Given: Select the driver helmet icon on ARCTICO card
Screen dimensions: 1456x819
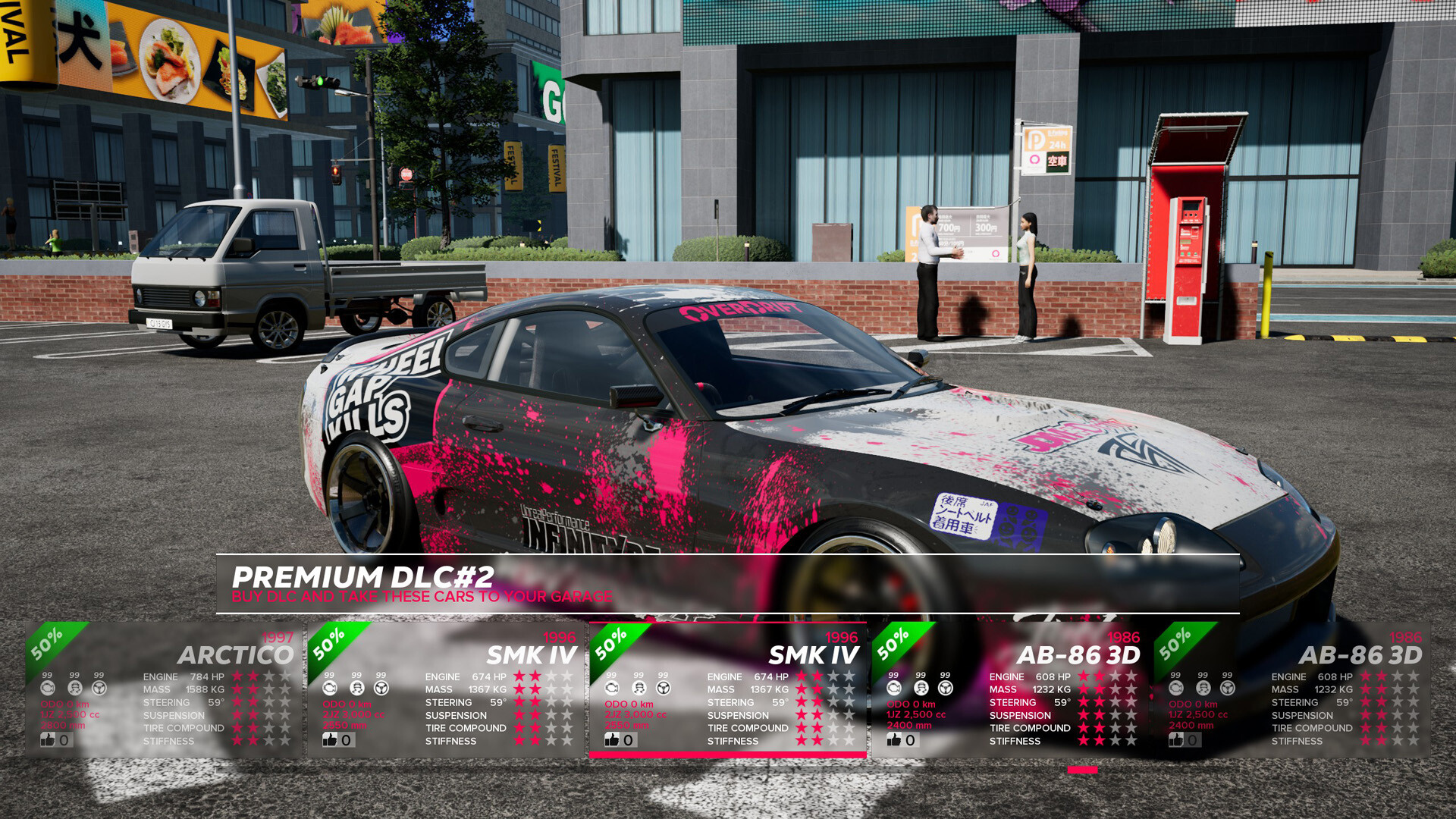Looking at the screenshot, I should (74, 688).
